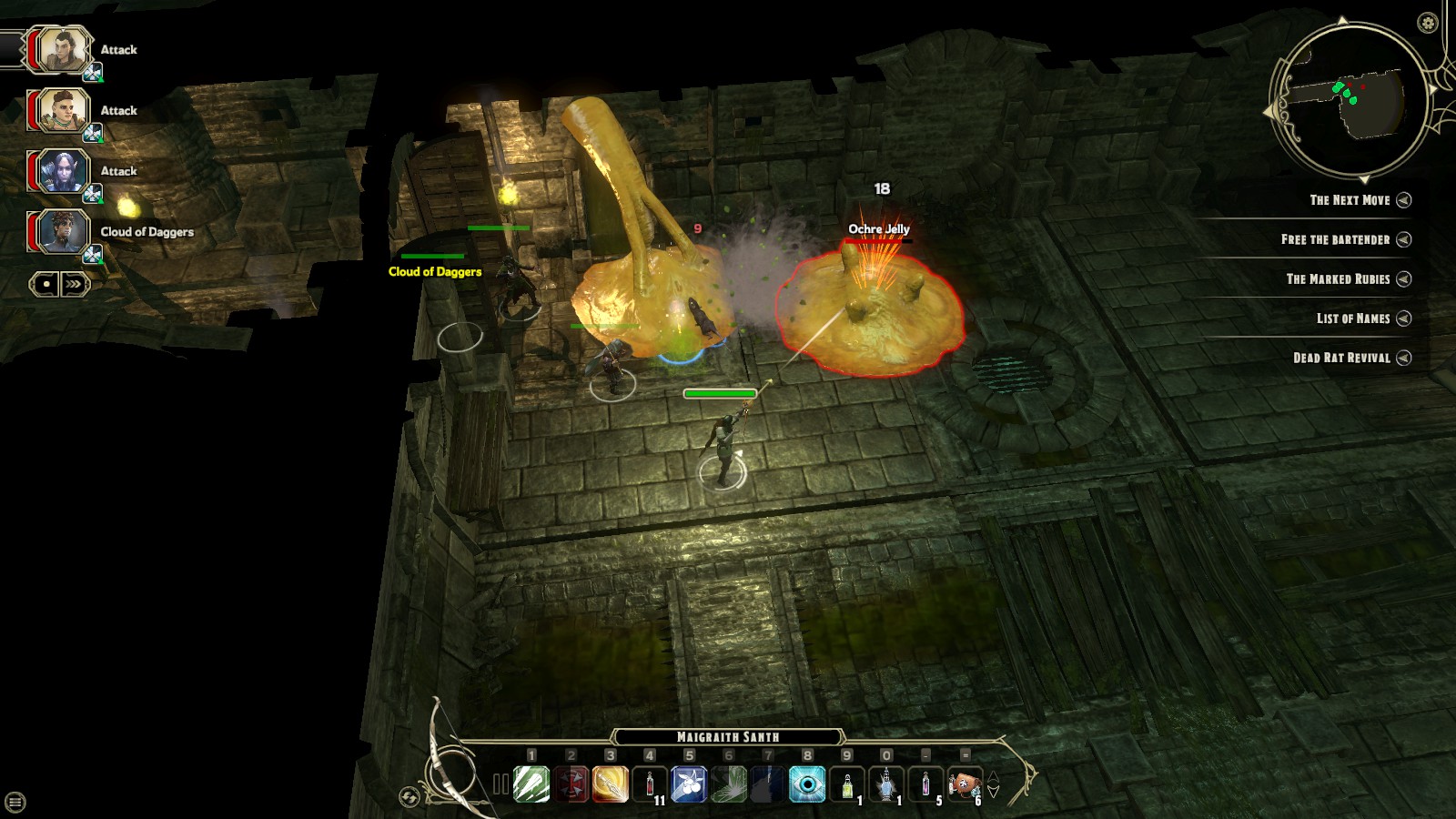
Task: Open the gear settings icon
Action: pyautogui.click(x=1427, y=23)
